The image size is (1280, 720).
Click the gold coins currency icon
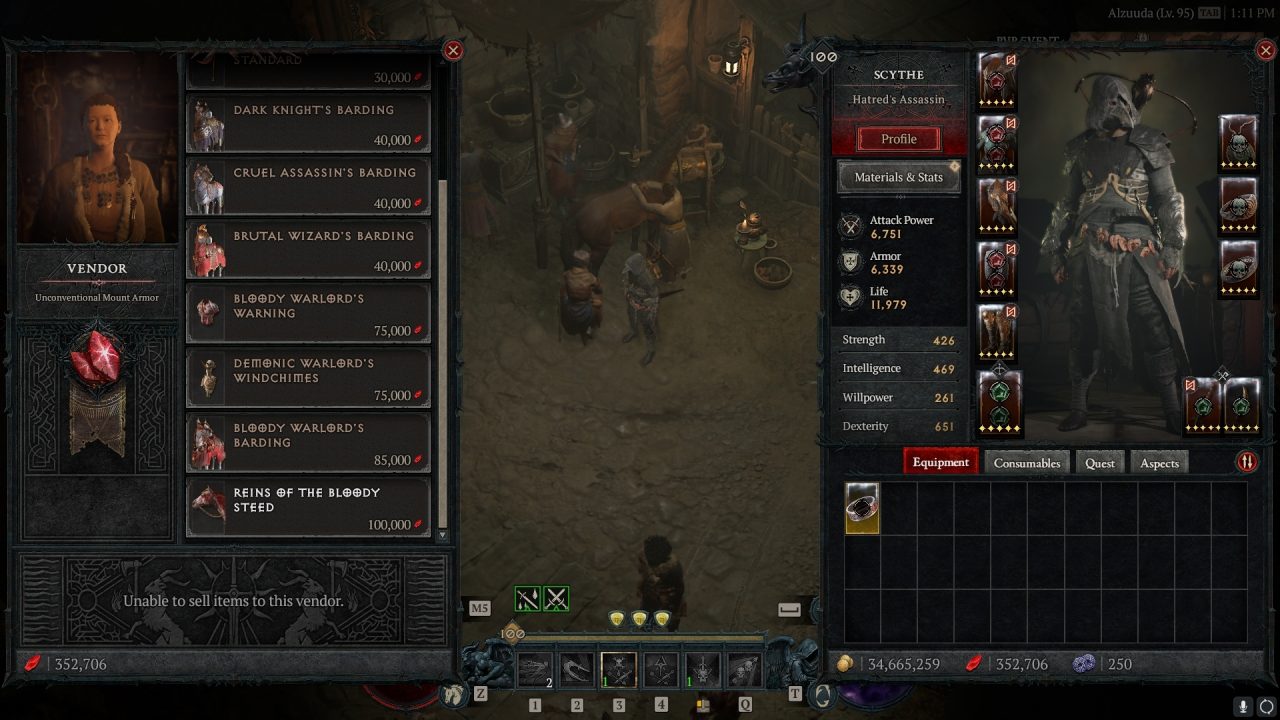click(845, 664)
